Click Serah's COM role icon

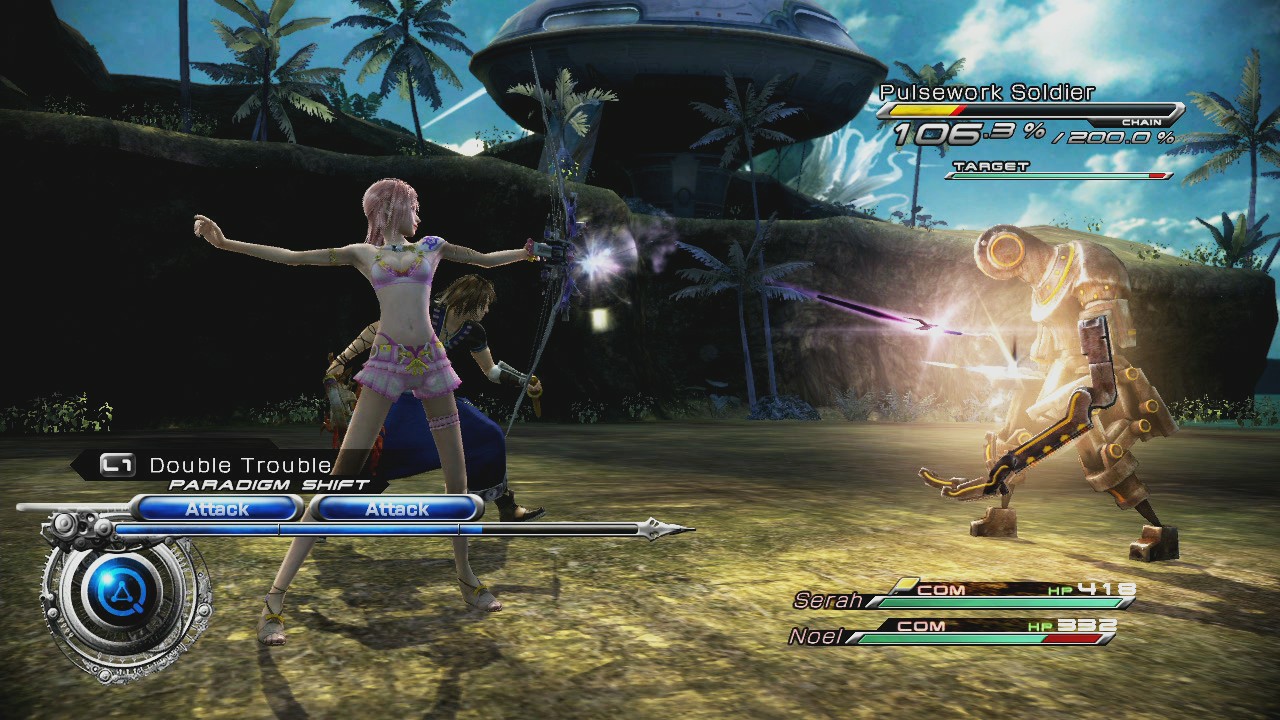[939, 589]
